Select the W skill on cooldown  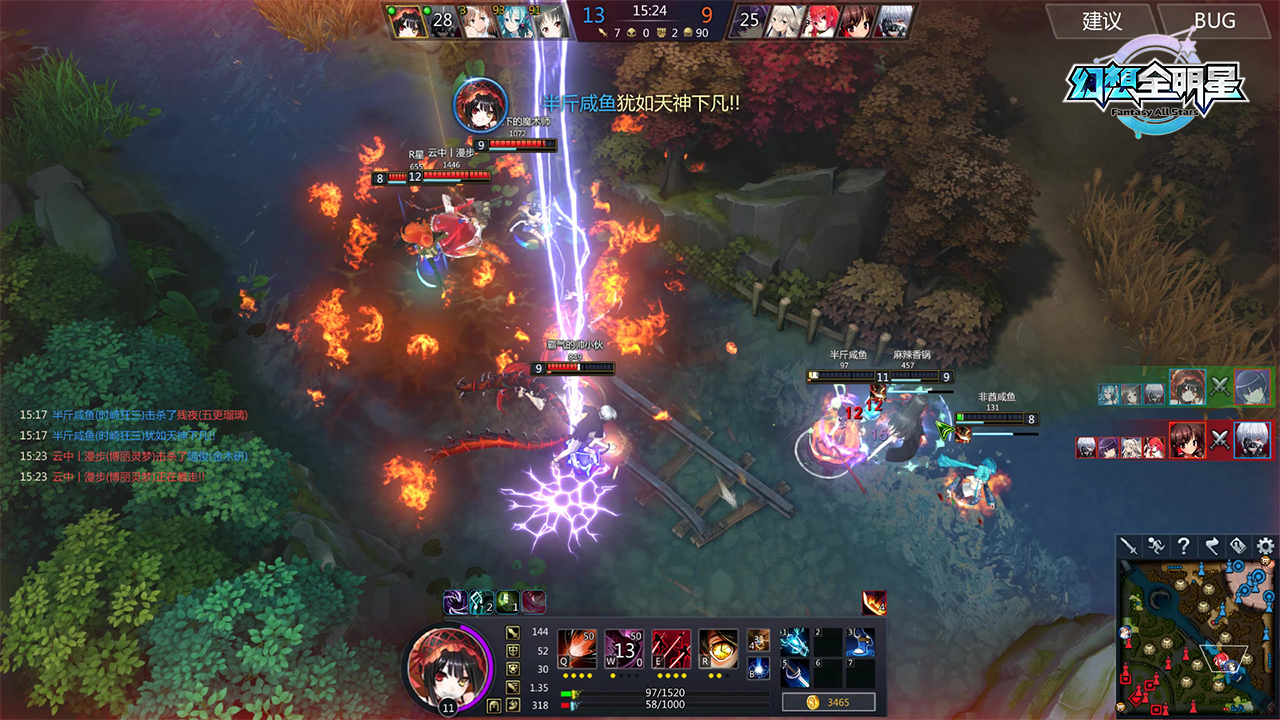pos(624,649)
